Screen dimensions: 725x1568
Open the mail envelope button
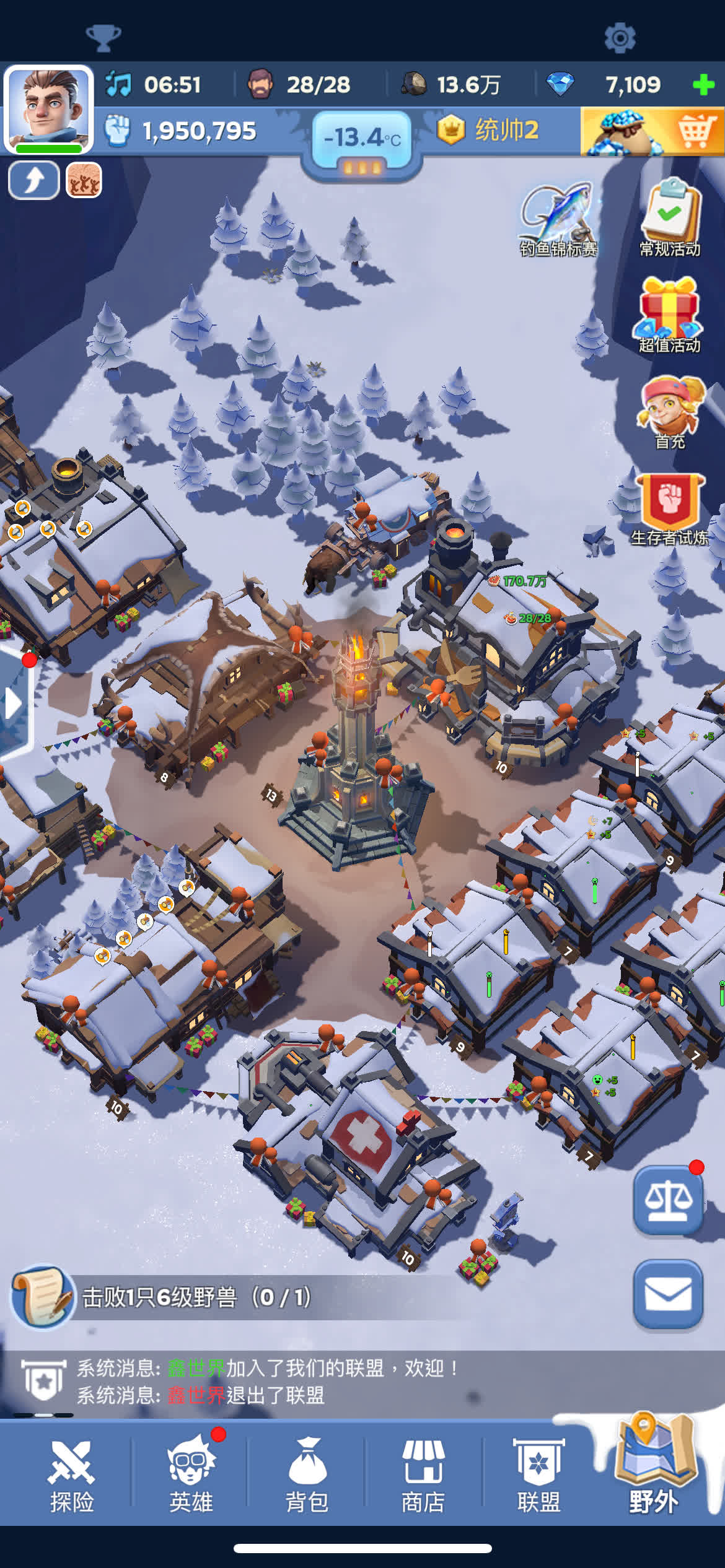668,1294
